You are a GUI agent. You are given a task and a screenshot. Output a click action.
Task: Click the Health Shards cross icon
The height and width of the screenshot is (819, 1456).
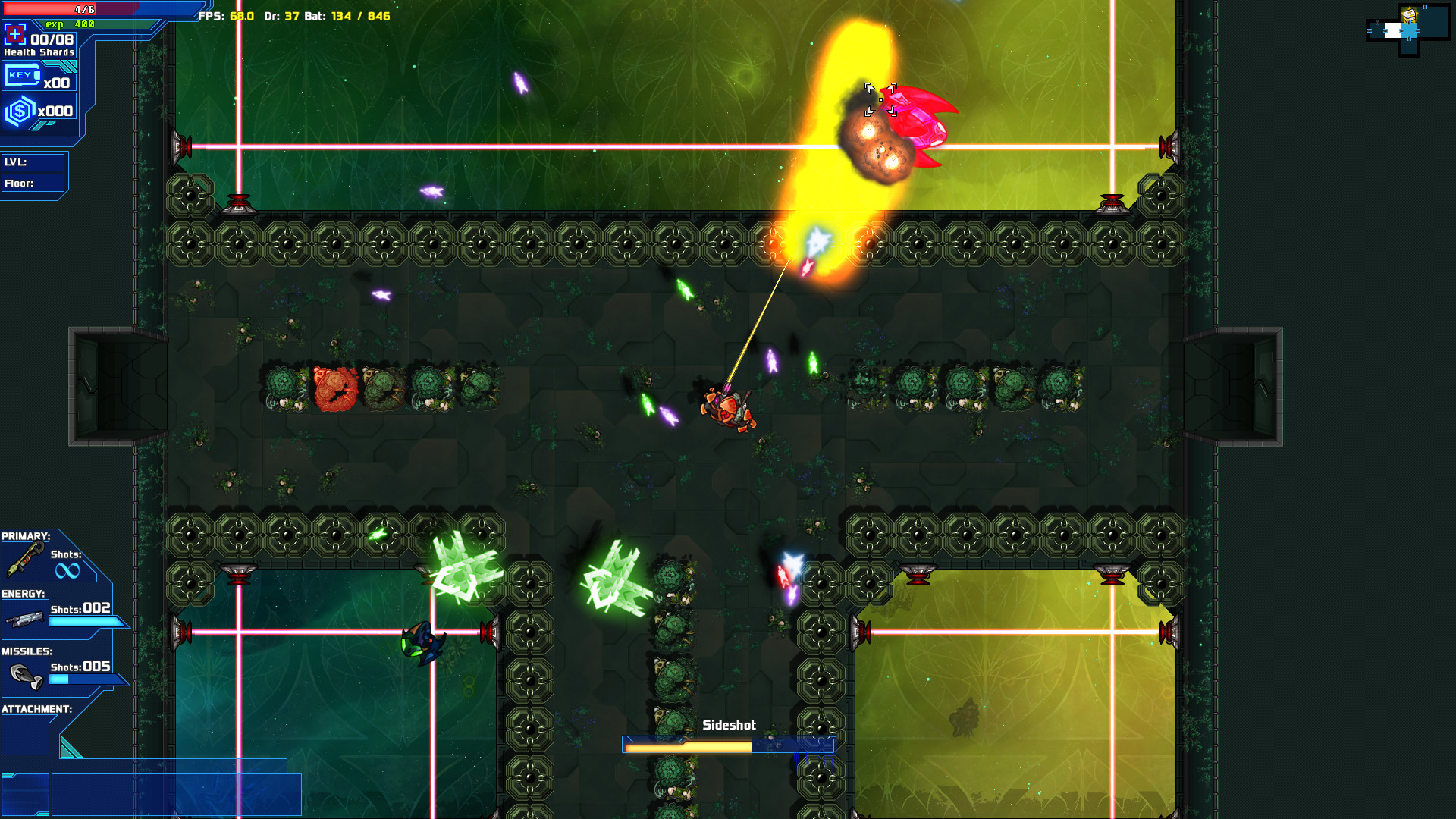[15, 35]
